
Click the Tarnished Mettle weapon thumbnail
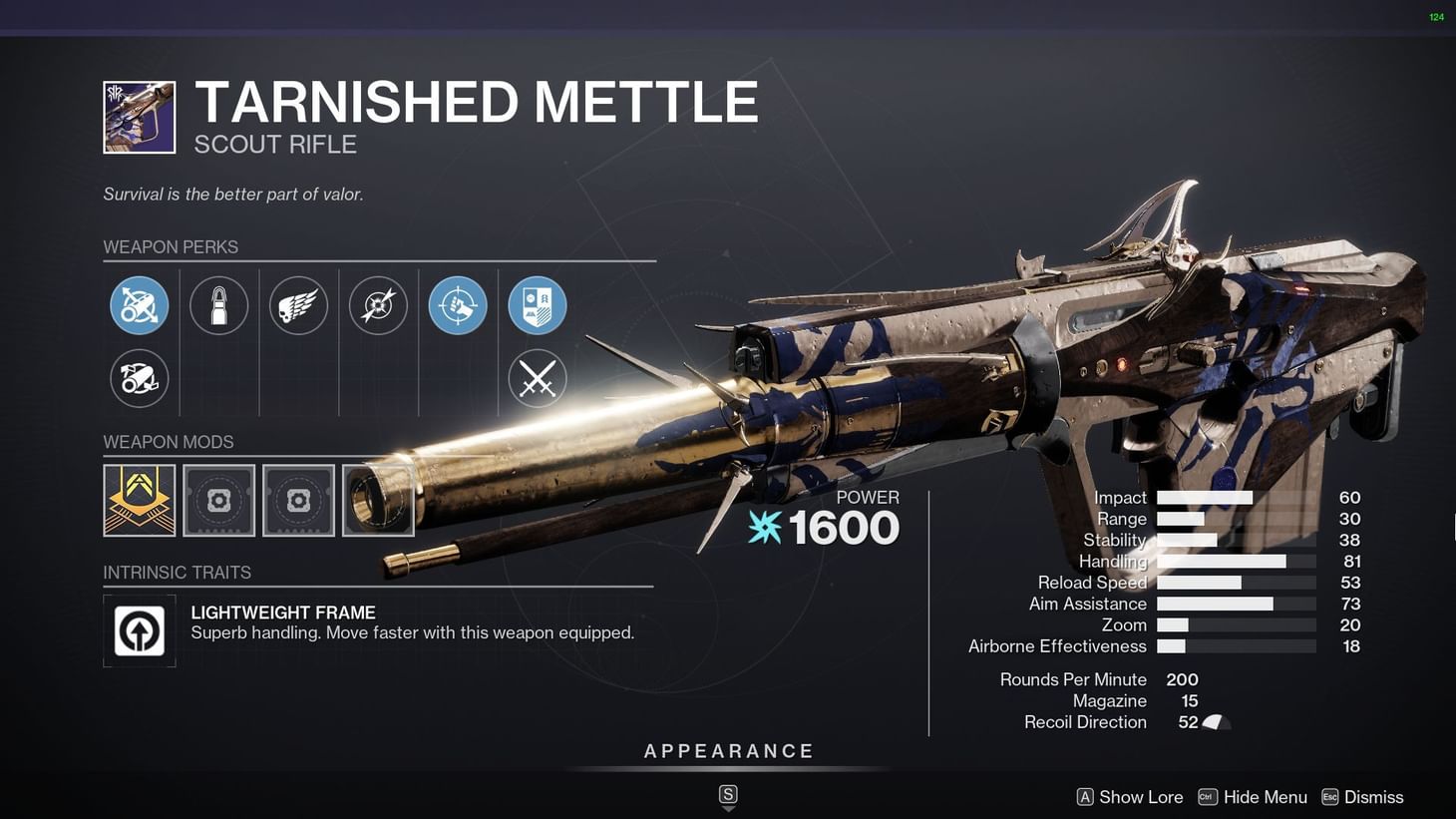click(x=139, y=116)
